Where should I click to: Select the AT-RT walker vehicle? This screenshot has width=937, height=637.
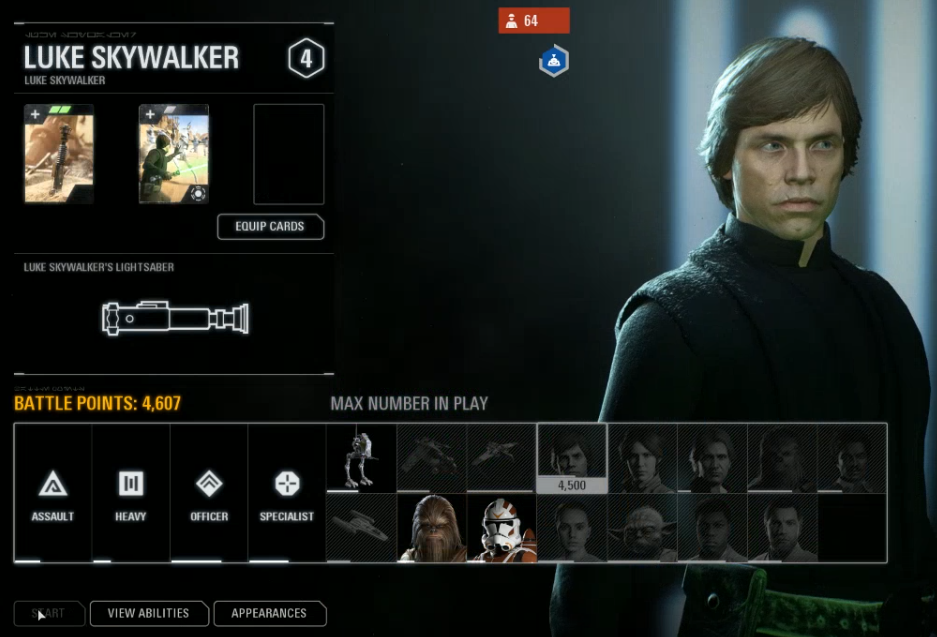coord(361,457)
